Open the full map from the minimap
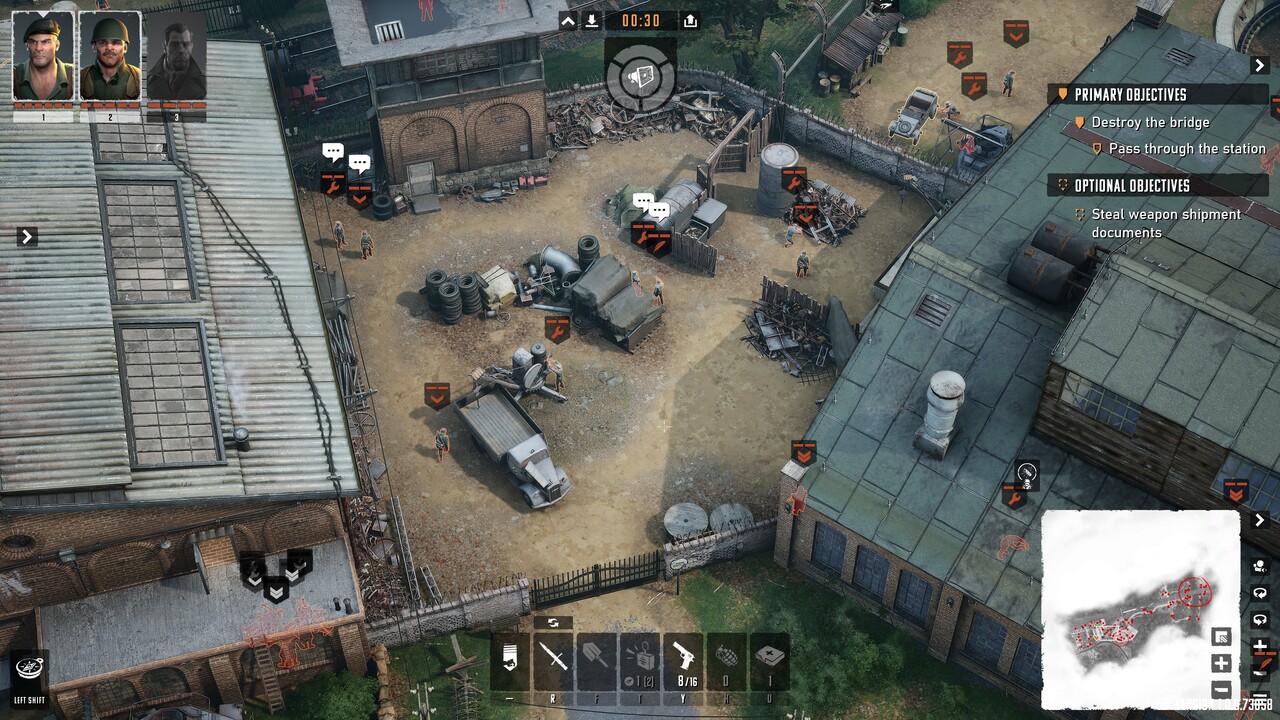This screenshot has height=720, width=1280. tap(1140, 608)
